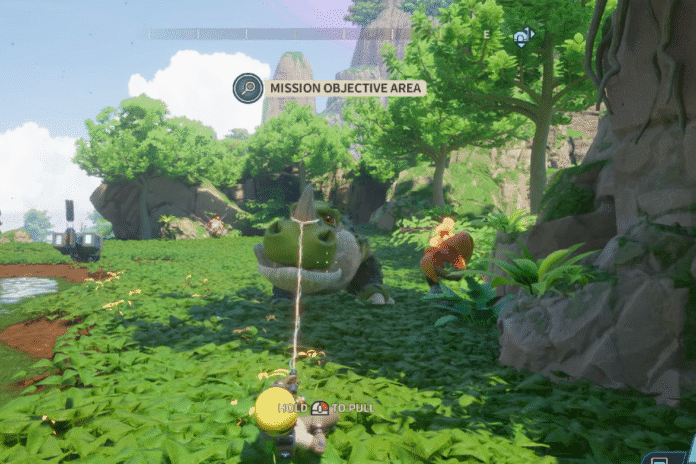
Task: Click the base marker on the compass
Action: click(x=523, y=37)
